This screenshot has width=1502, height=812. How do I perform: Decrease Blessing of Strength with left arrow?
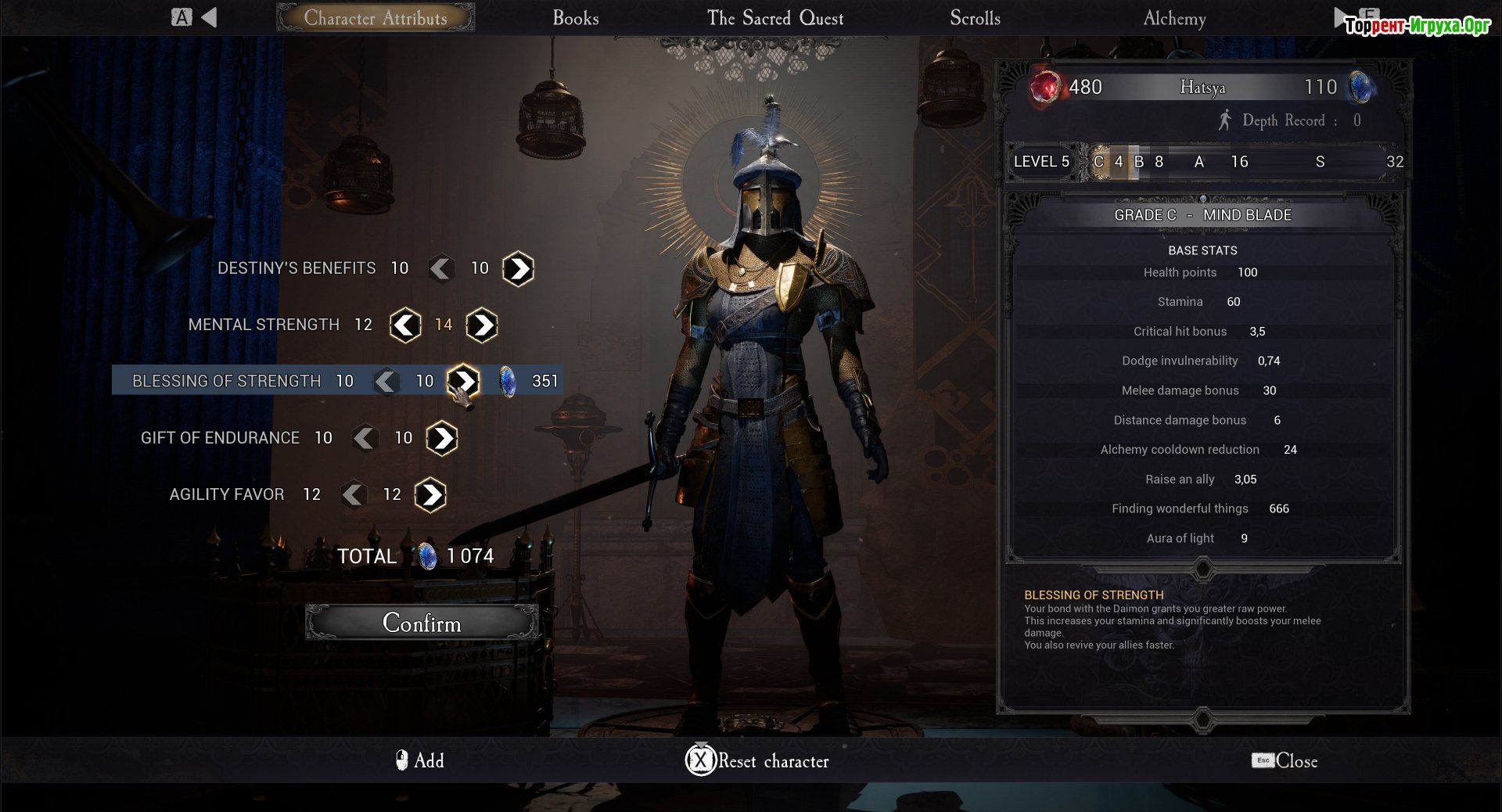pos(386,382)
